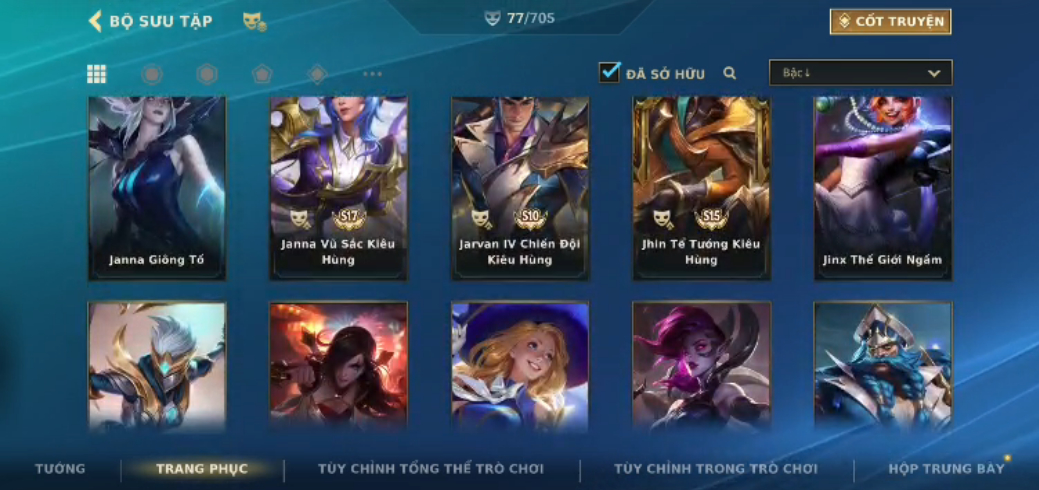This screenshot has height=490, width=1039.
Task: Select the Janna Giông Tố skin
Action: [x=157, y=187]
